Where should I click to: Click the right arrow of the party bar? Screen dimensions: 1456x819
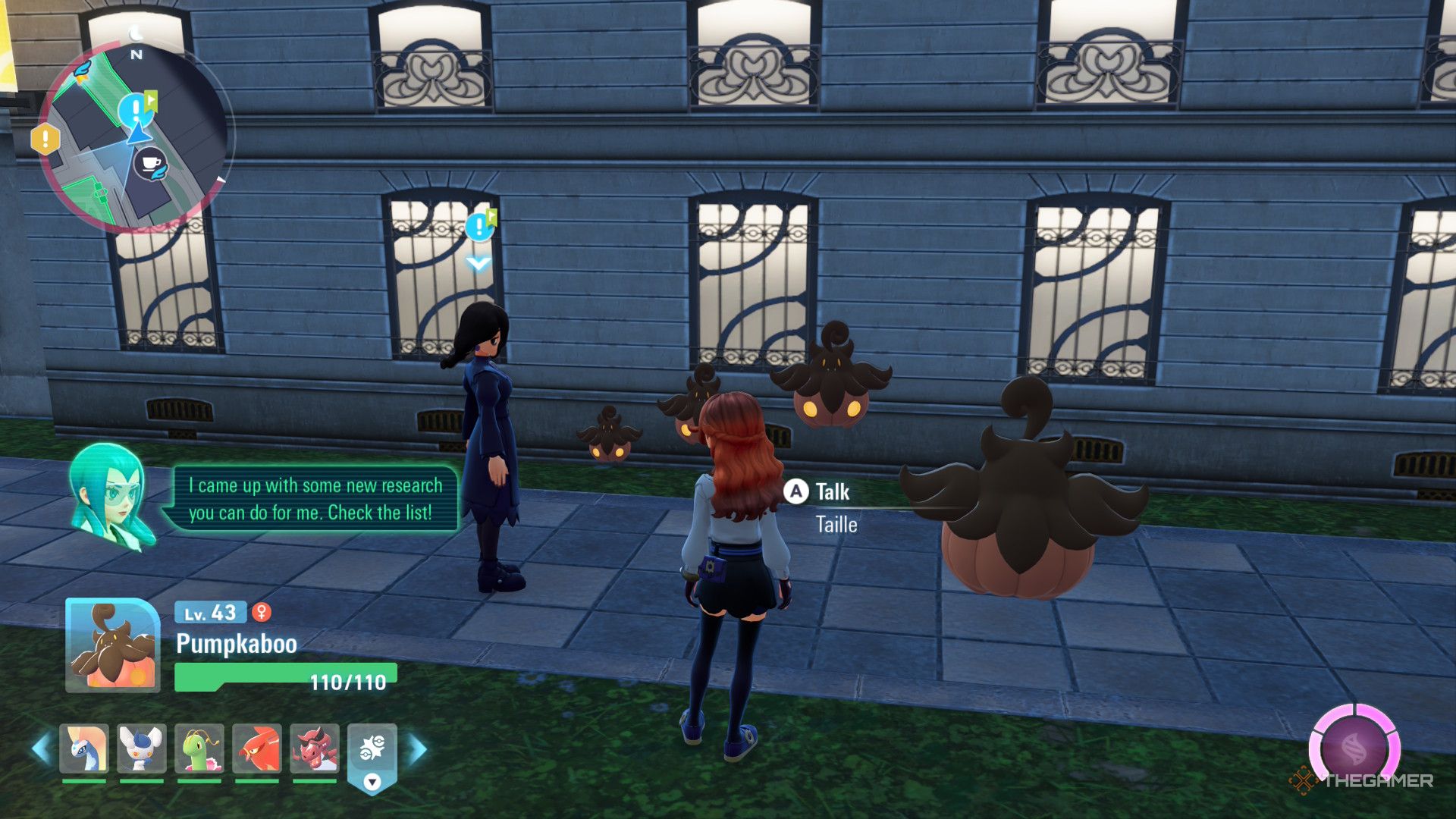click(x=418, y=748)
